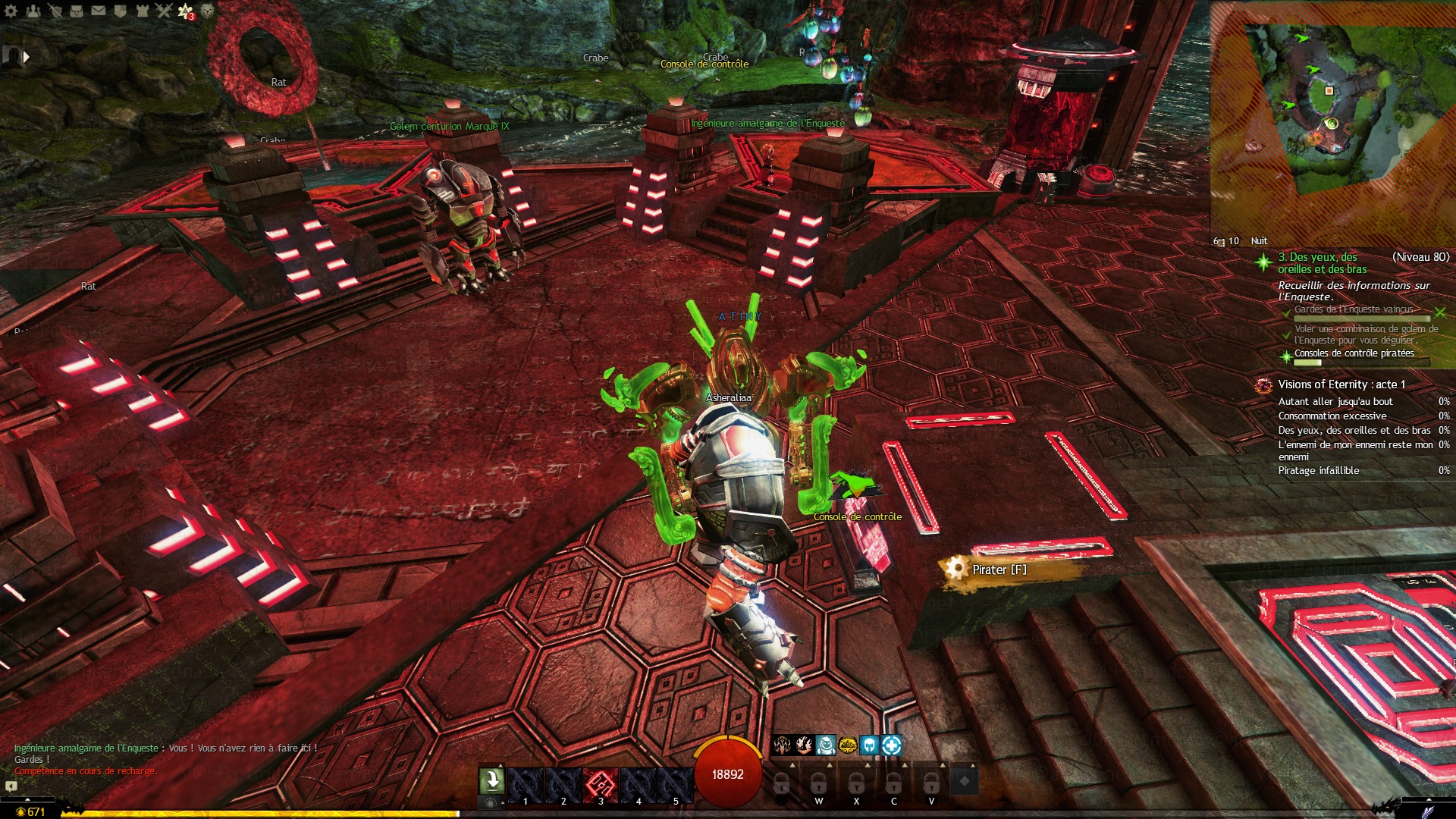The width and height of the screenshot is (1456, 819).
Task: Click the green drop-bundle arrow skill
Action: point(491,781)
